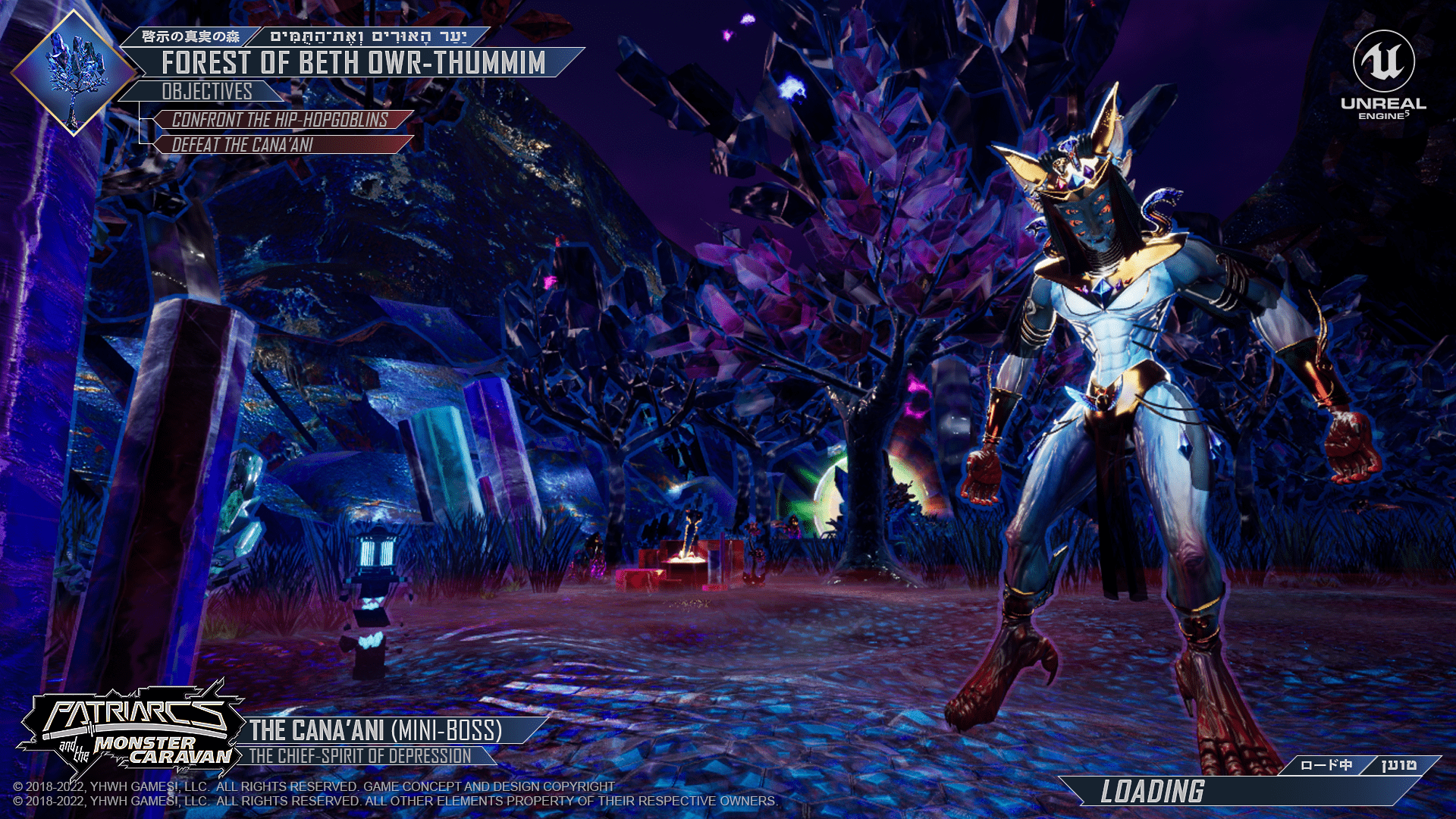Click the crystal tree area emblem
This screenshot has height=819, width=1456.
pos(74,73)
